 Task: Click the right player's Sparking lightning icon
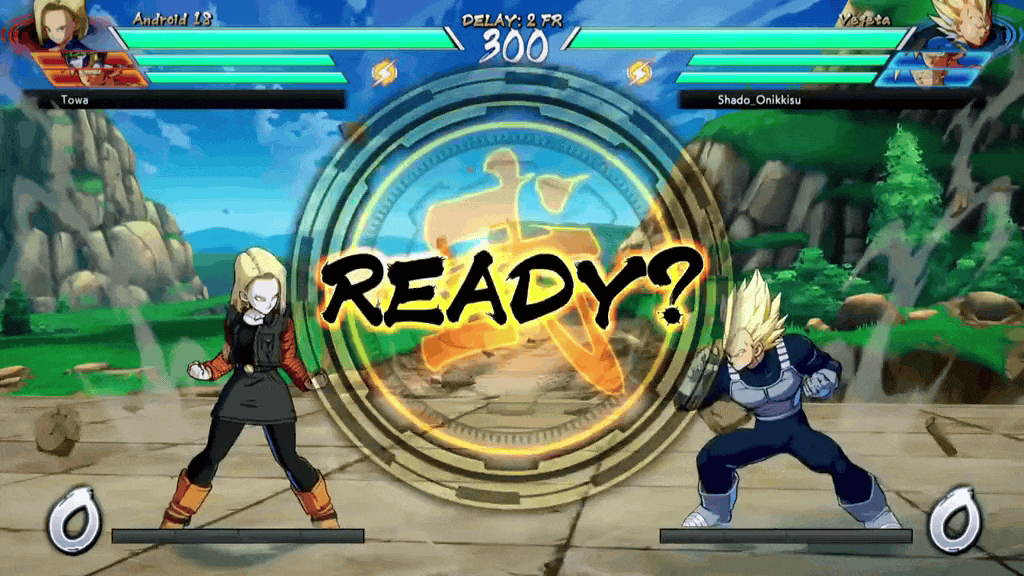639,72
